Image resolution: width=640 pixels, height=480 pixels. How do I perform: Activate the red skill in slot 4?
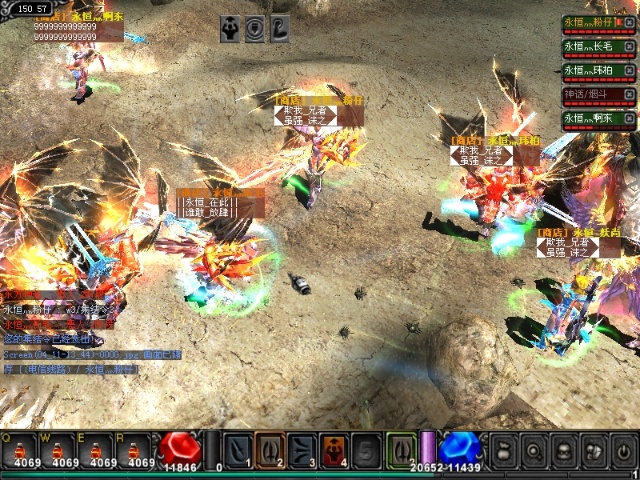click(x=334, y=450)
